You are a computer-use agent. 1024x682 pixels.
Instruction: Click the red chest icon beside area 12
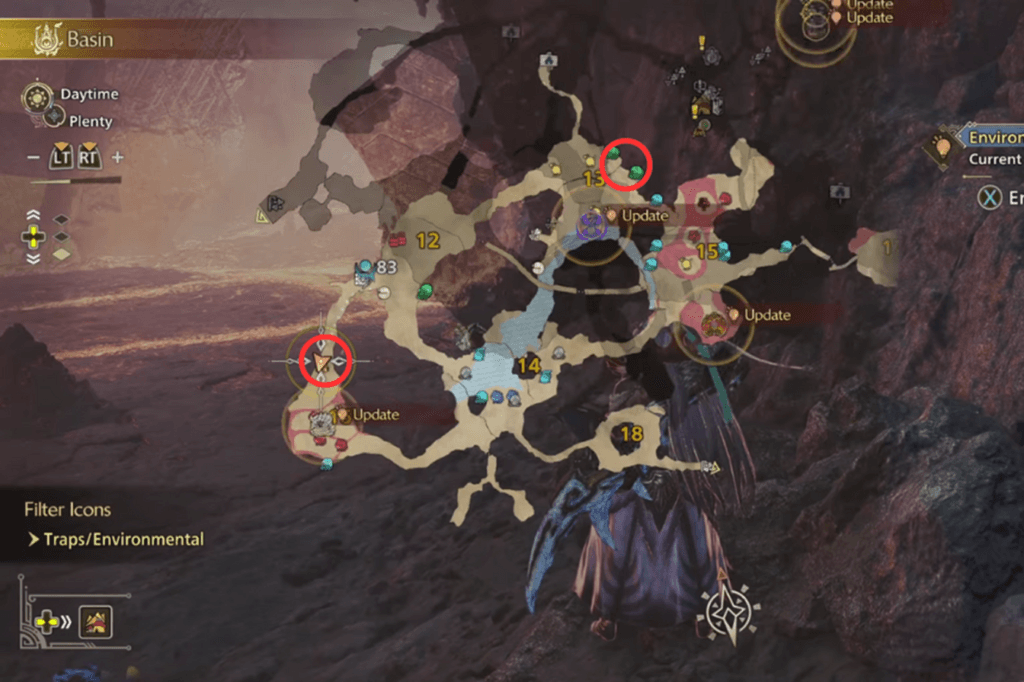point(397,240)
